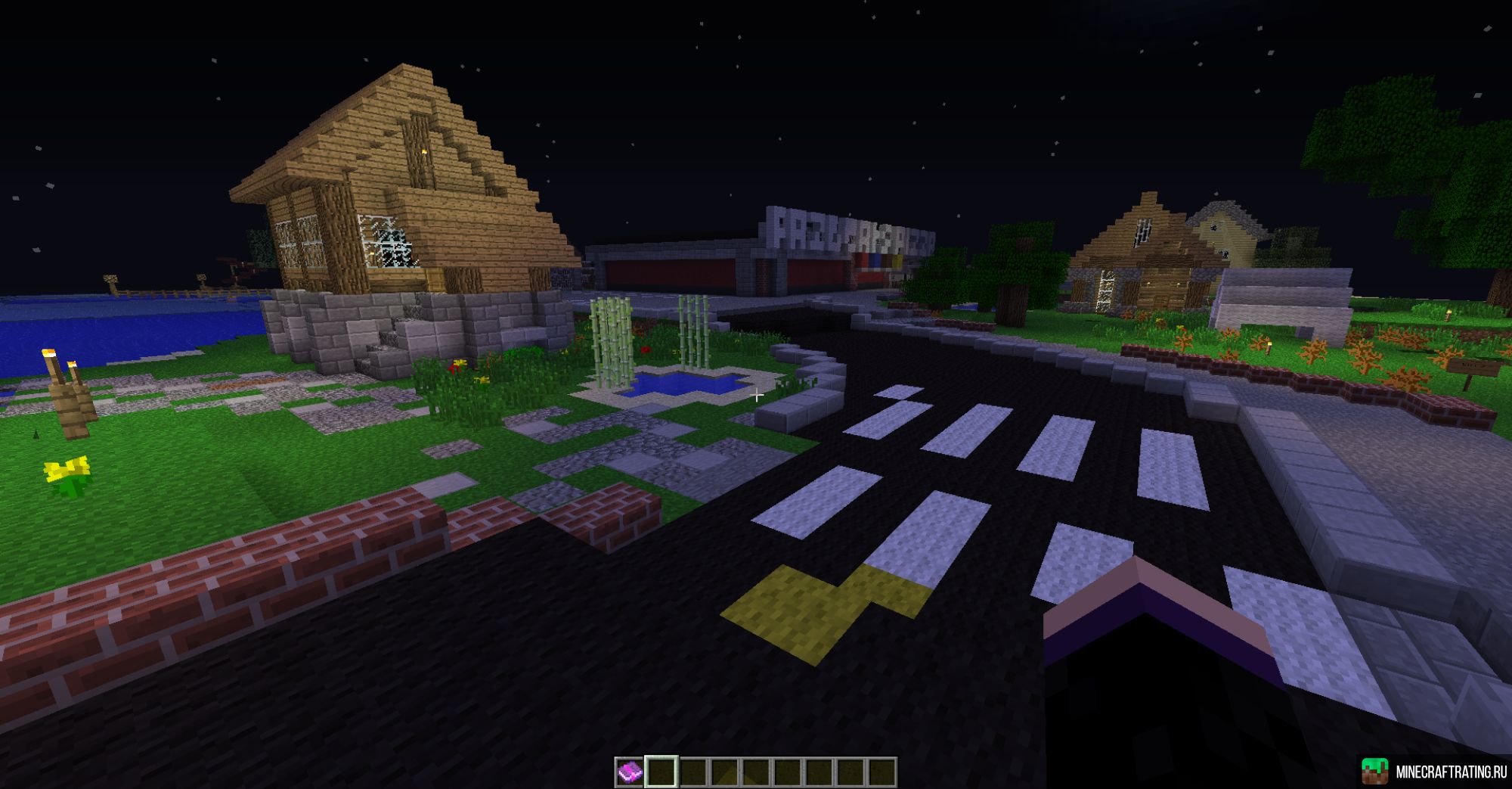The image size is (1512, 789).
Task: Click the first empty hotbar slot
Action: point(661,772)
